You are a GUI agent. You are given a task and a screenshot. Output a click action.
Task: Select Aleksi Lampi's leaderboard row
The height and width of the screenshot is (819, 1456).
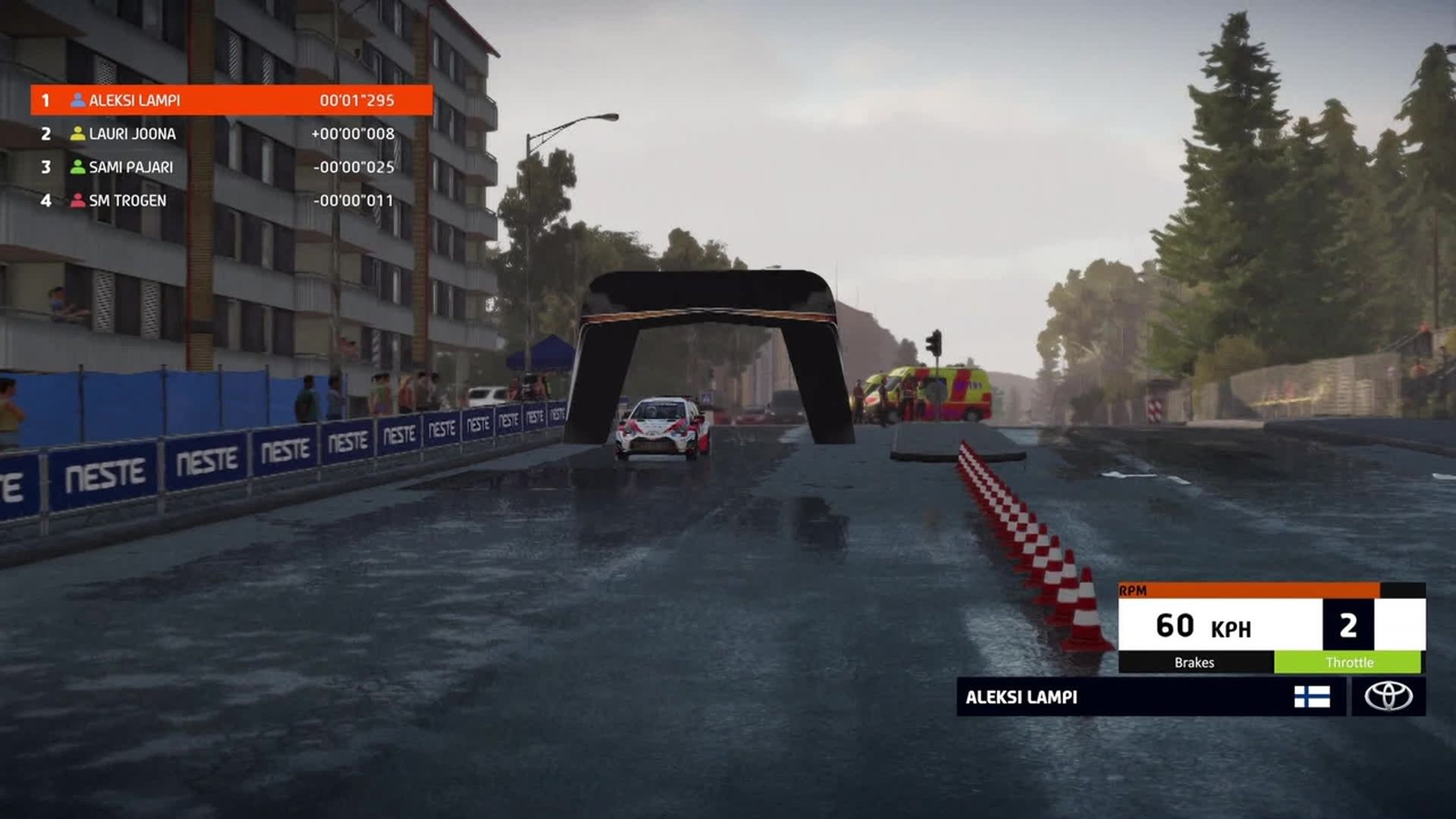231,100
